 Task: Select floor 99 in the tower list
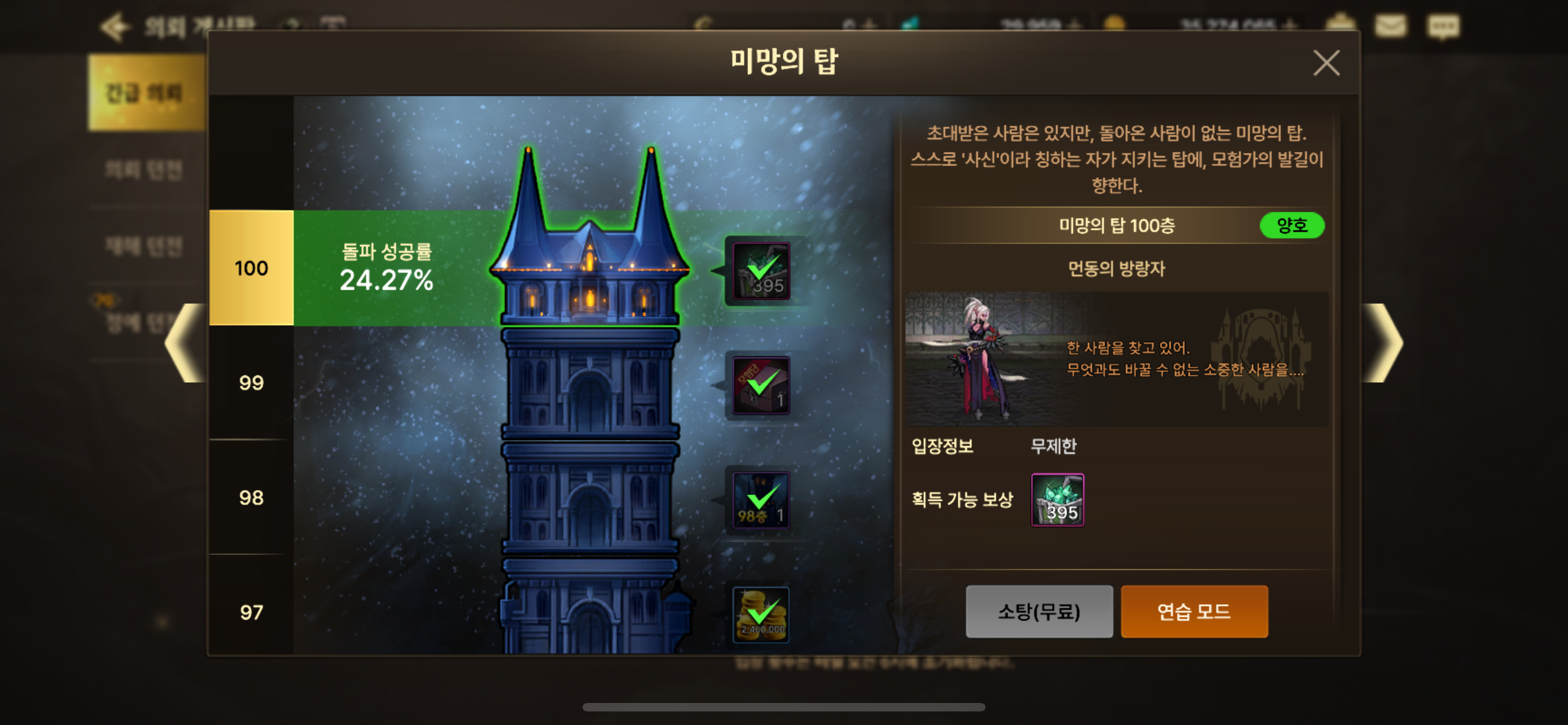(250, 382)
